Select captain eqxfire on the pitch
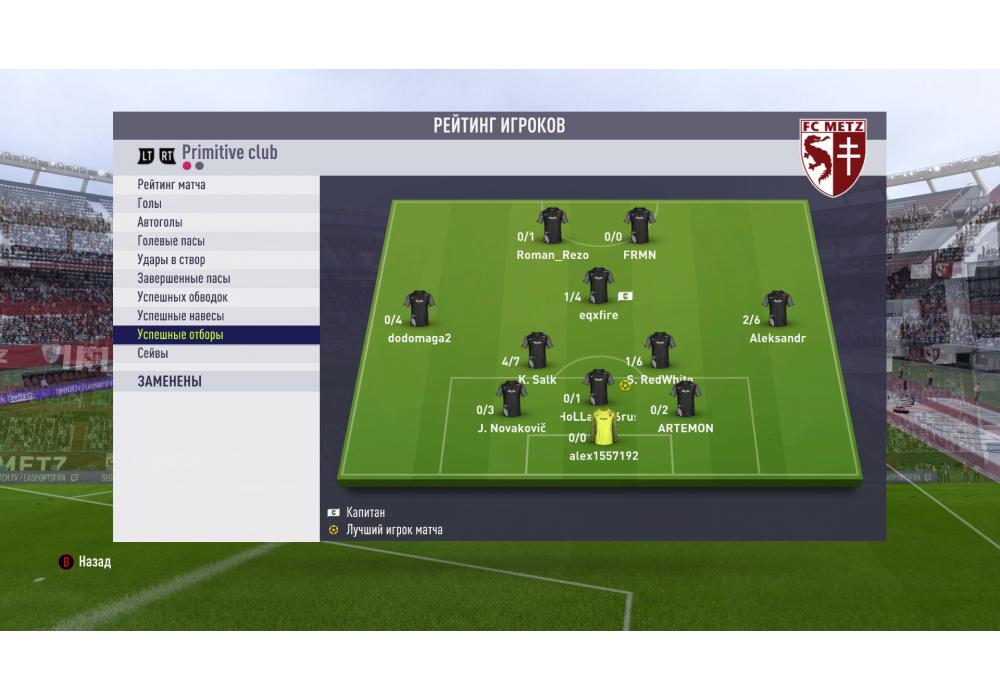 coord(598,287)
